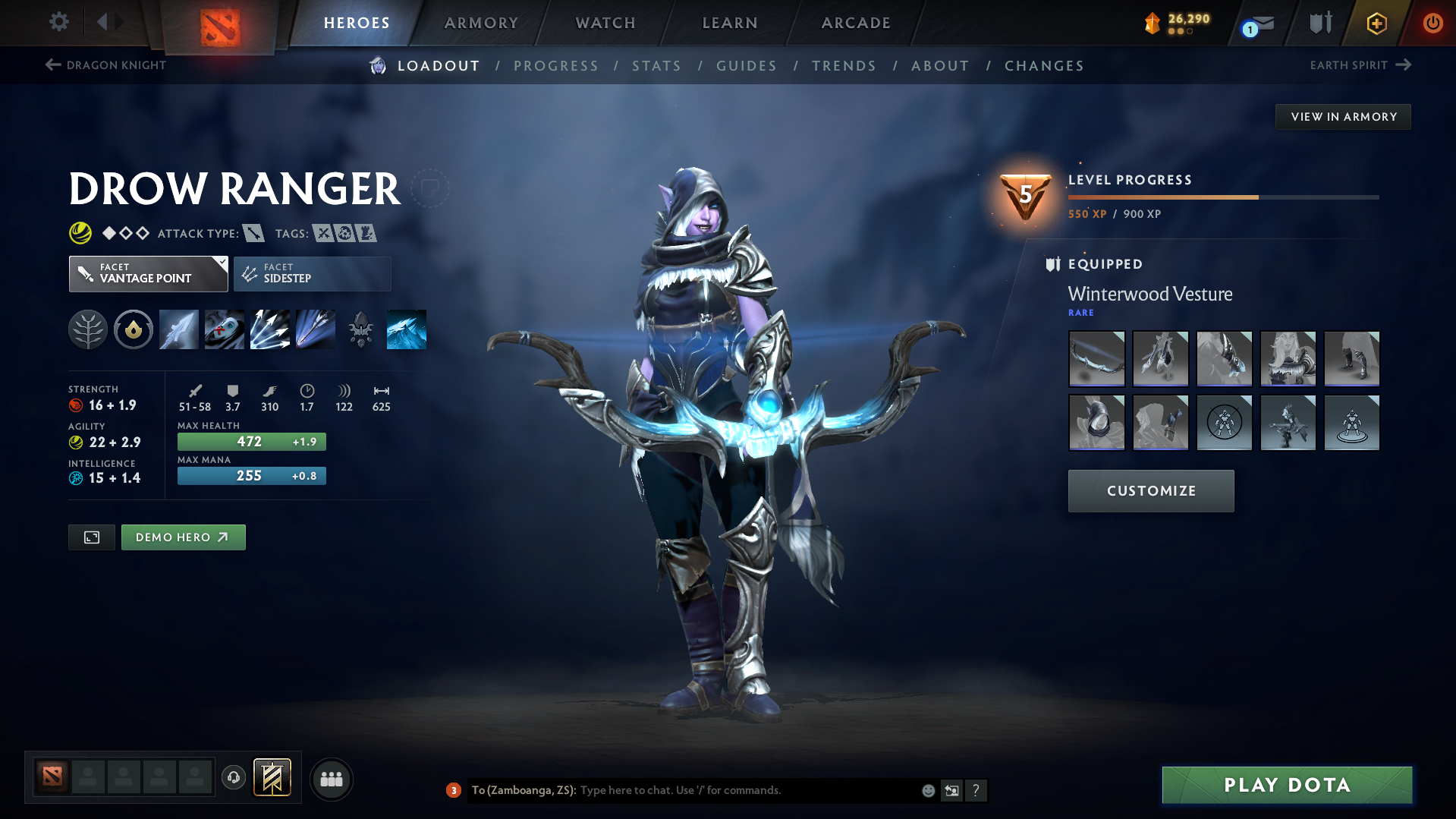
Task: Launch Demo Hero mode
Action: coord(183,537)
